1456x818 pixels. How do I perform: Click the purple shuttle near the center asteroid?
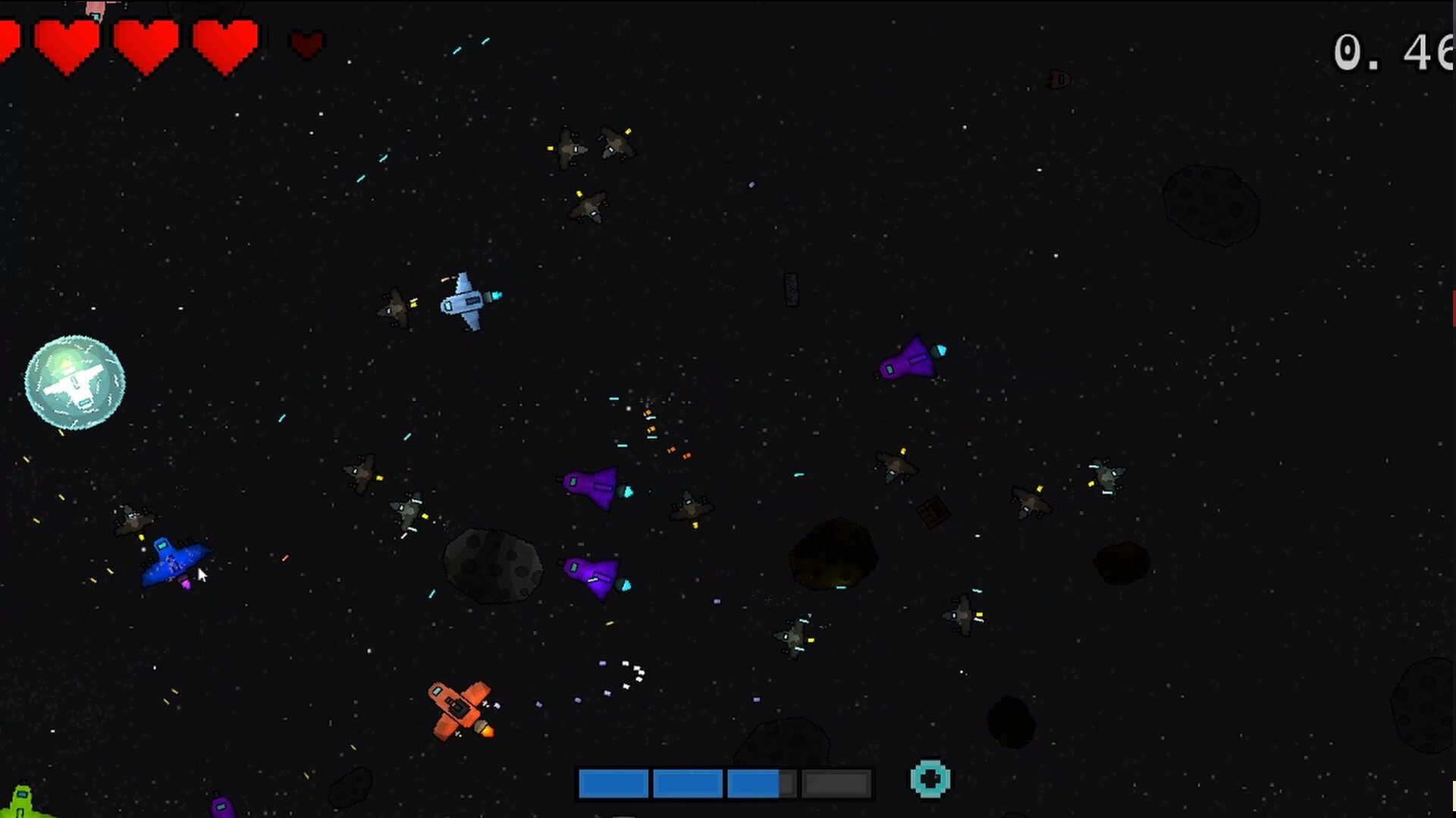point(595,576)
